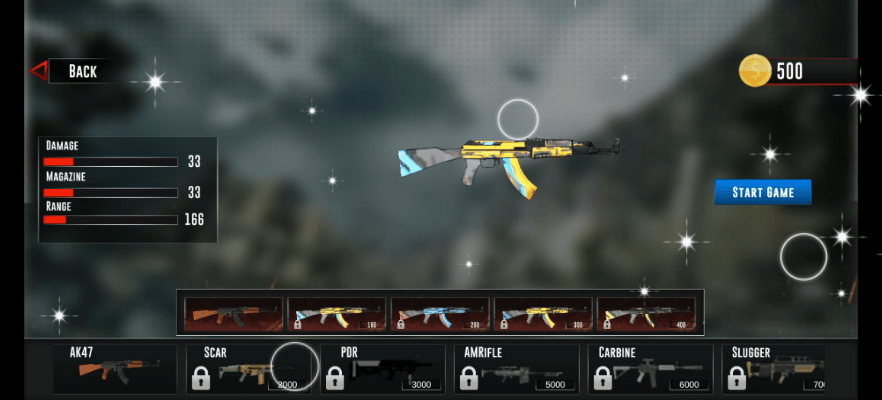The height and width of the screenshot is (400, 882).
Task: Choose the AK47 skin priced at 100
Action: pyautogui.click(x=338, y=314)
